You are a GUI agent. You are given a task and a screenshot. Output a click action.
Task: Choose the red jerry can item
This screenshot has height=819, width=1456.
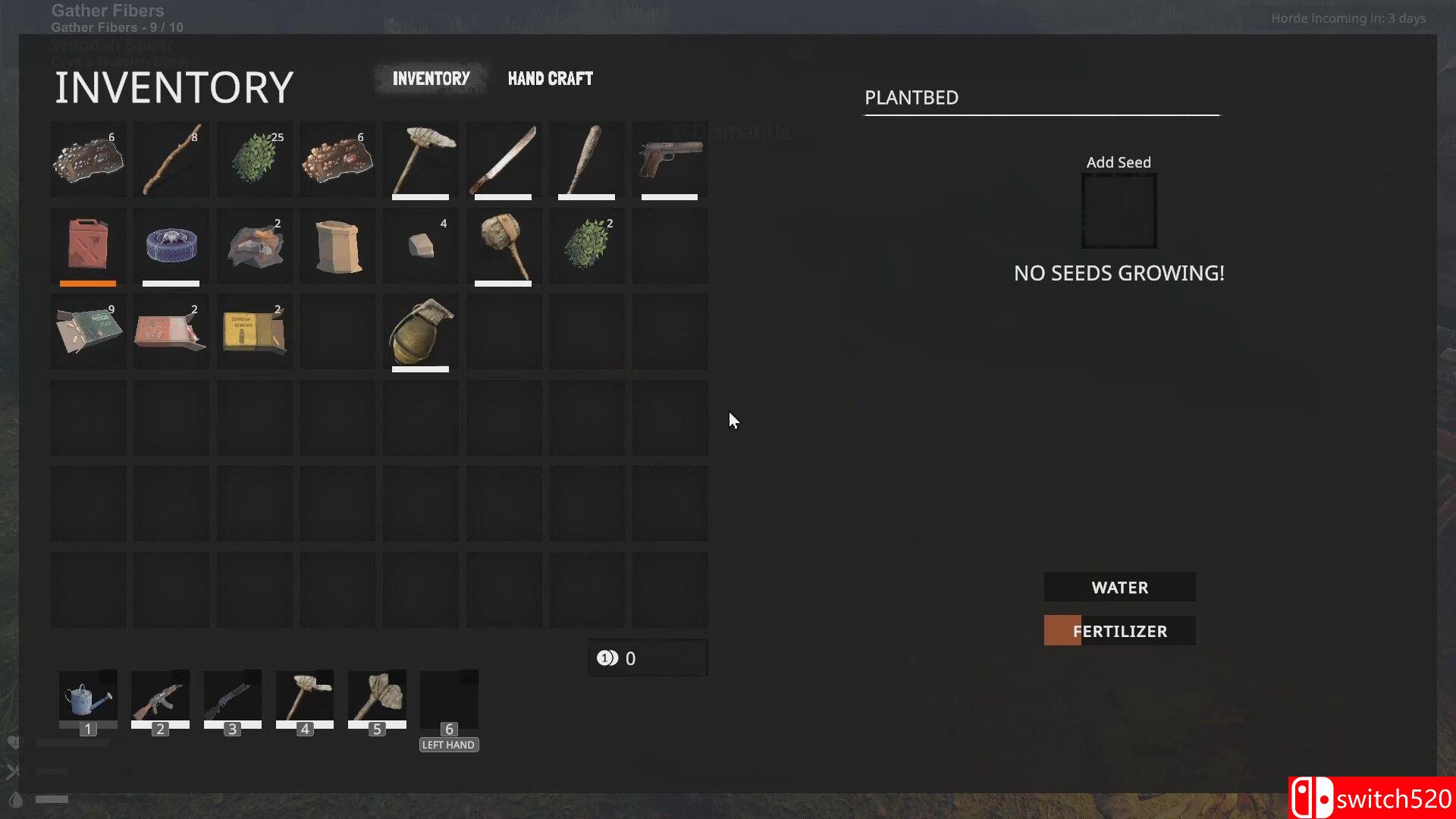tap(88, 245)
